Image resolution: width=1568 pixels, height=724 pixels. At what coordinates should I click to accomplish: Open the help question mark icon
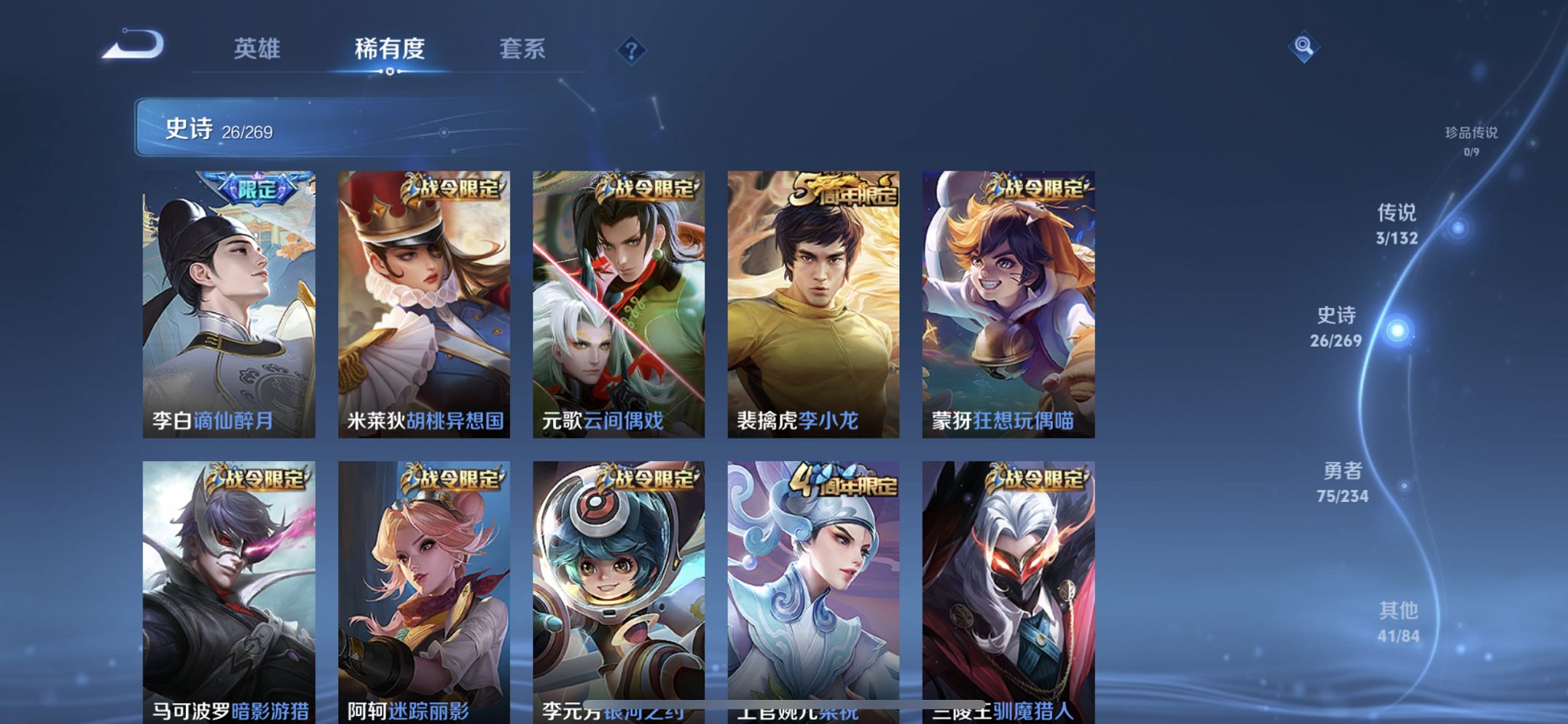(631, 50)
